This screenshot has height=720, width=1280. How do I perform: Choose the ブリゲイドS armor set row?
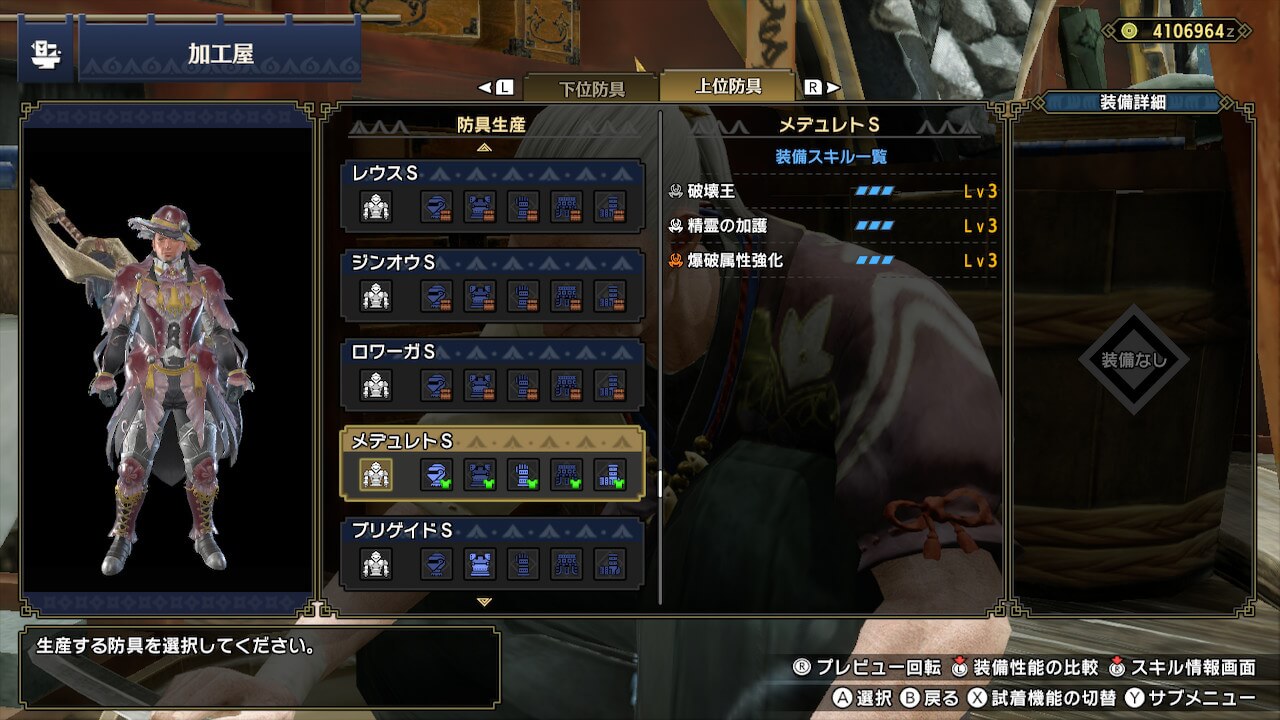(492, 550)
